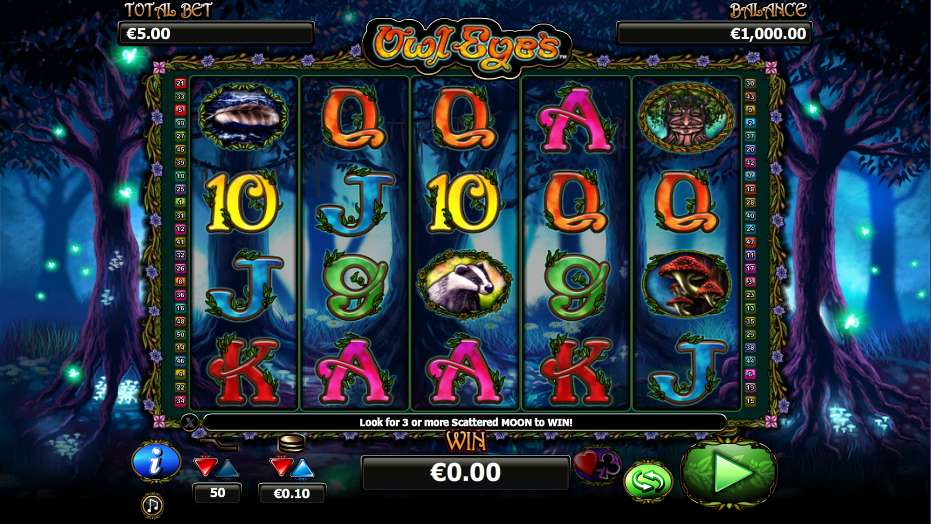Lower the €0.10 coin value with red arrow

pyautogui.click(x=281, y=467)
